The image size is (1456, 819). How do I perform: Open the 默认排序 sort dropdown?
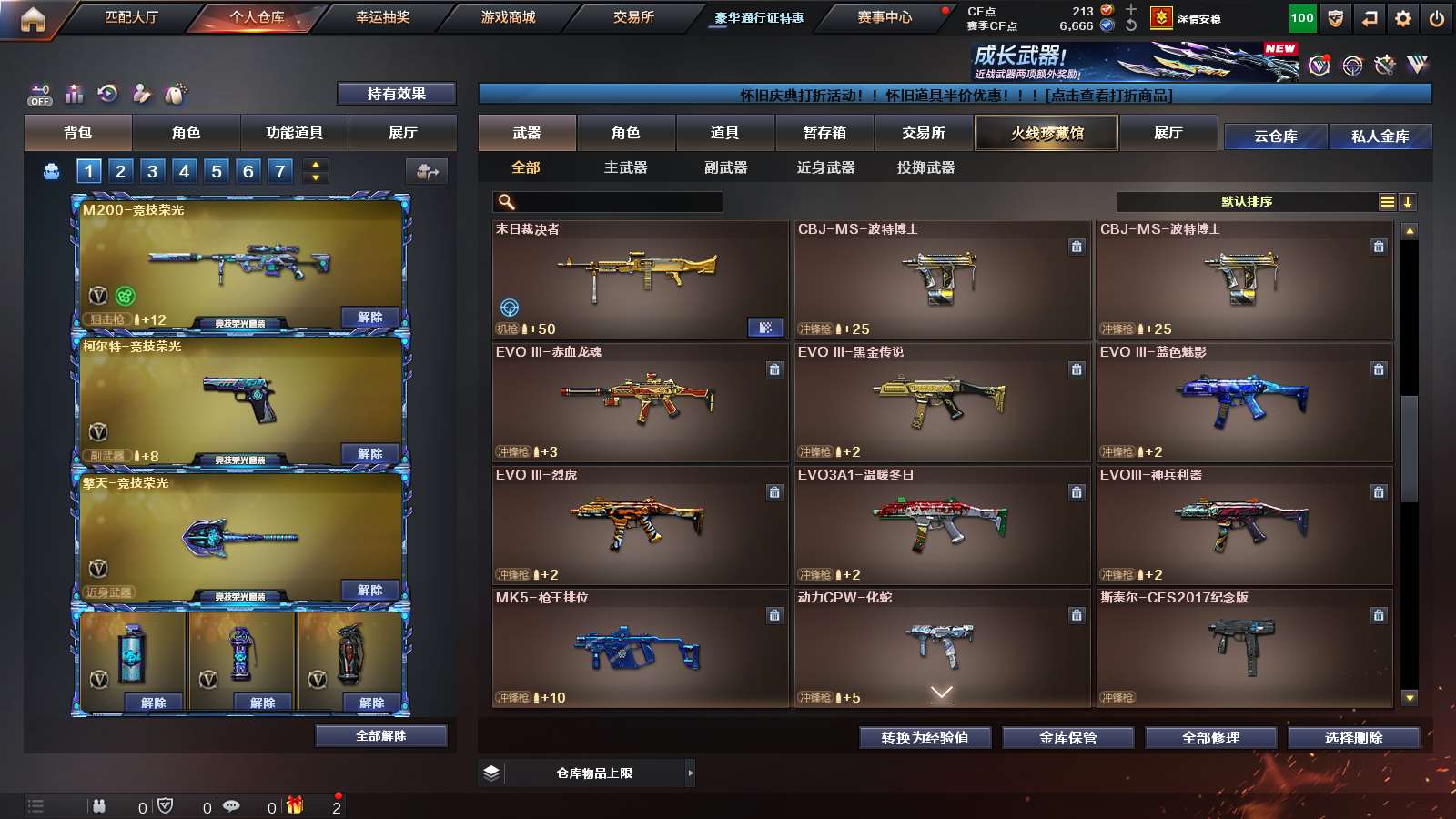(x=1247, y=202)
